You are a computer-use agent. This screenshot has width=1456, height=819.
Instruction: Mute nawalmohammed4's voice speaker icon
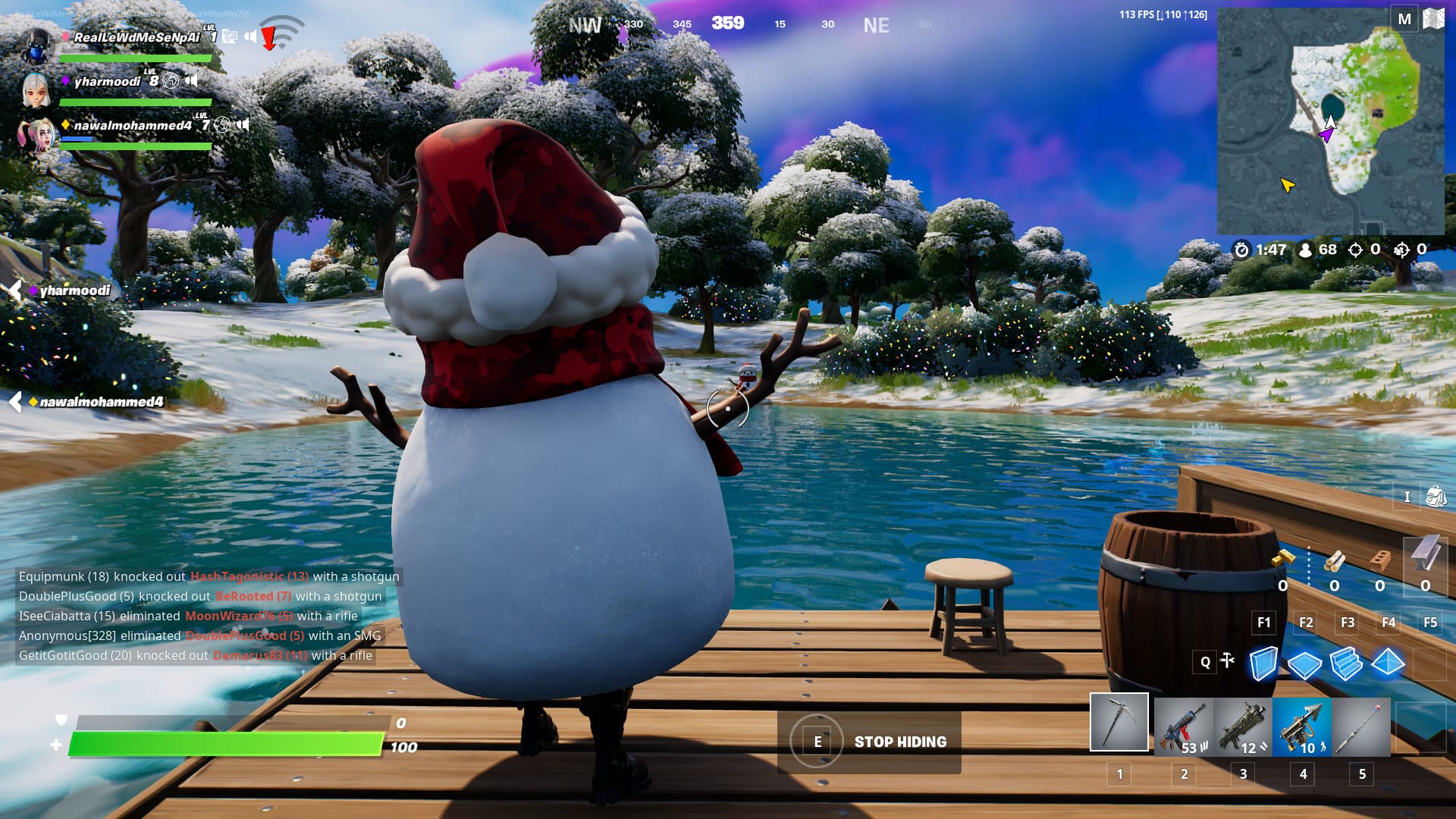243,125
